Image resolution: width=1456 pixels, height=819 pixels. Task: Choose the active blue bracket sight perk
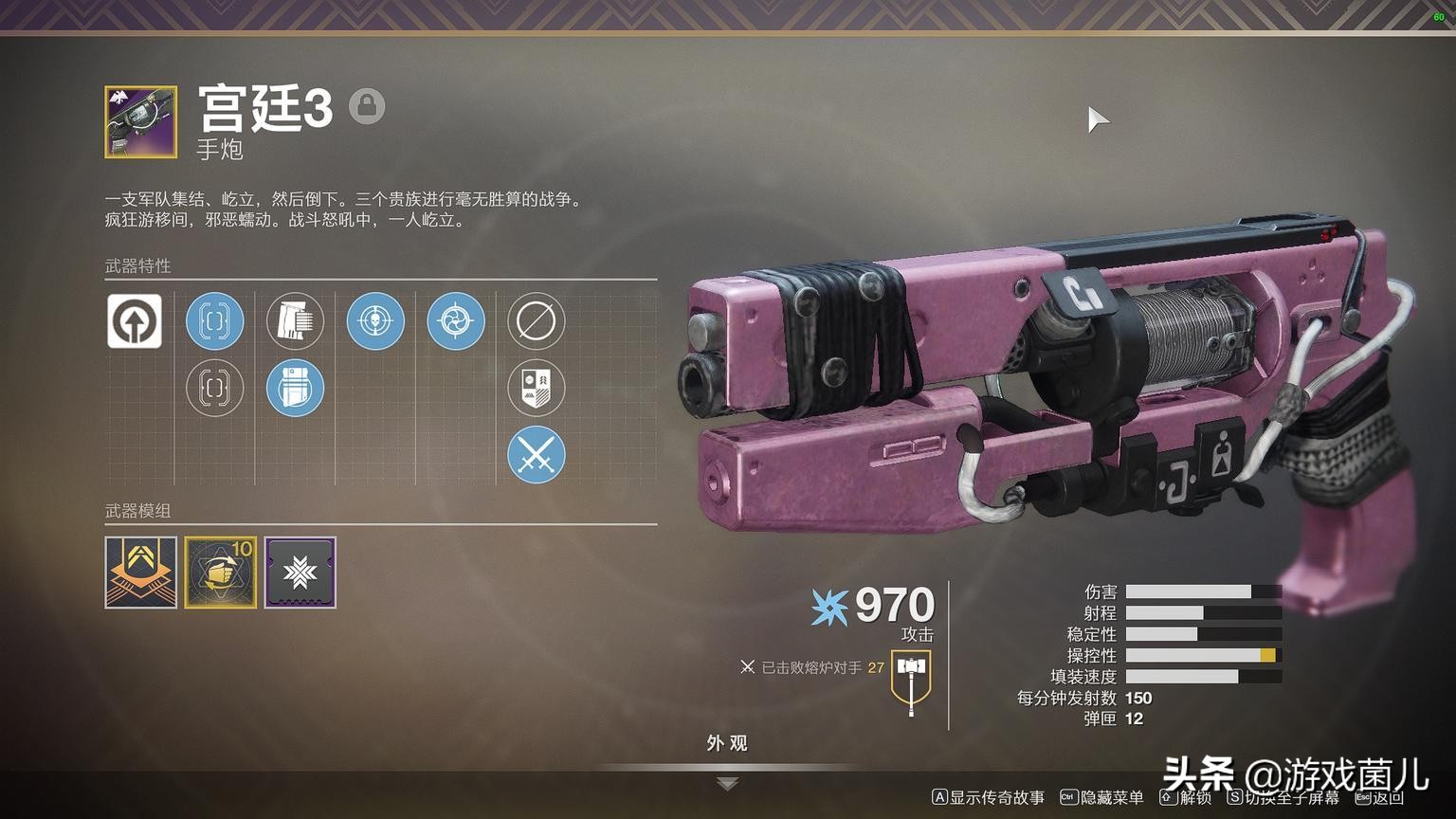tap(214, 320)
